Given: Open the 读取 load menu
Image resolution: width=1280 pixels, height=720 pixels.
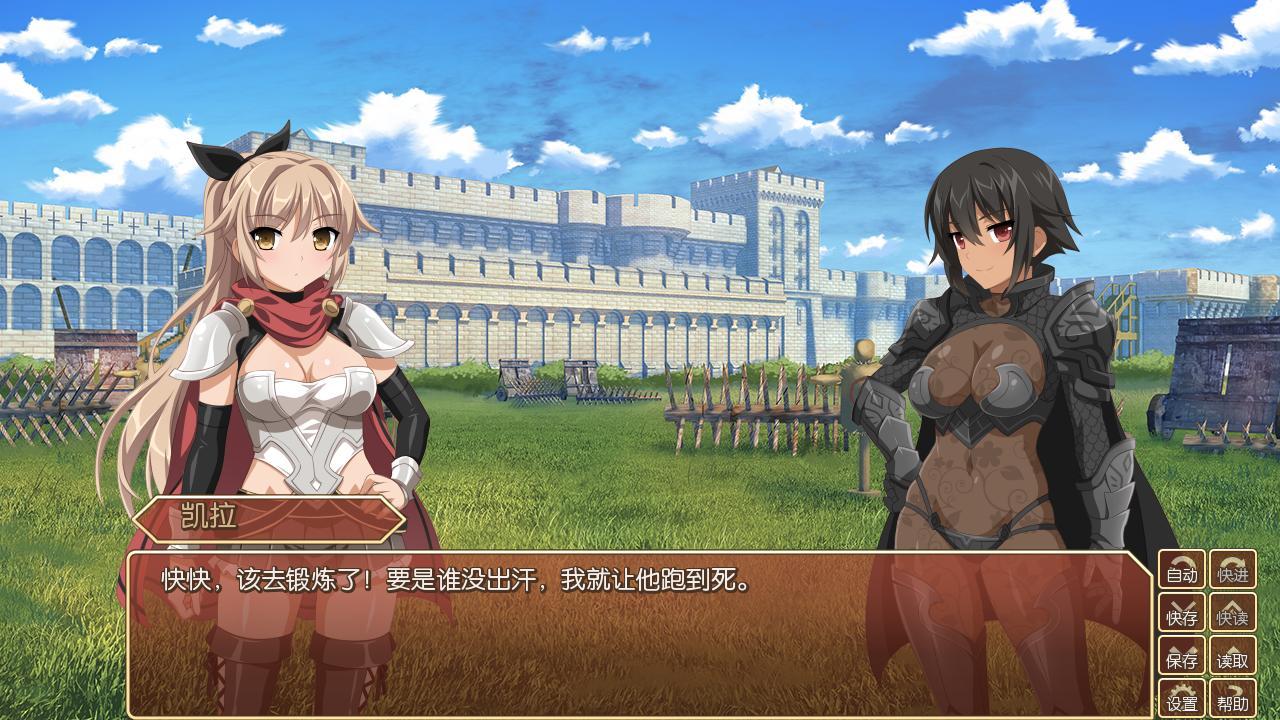Looking at the screenshot, I should tap(1233, 656).
